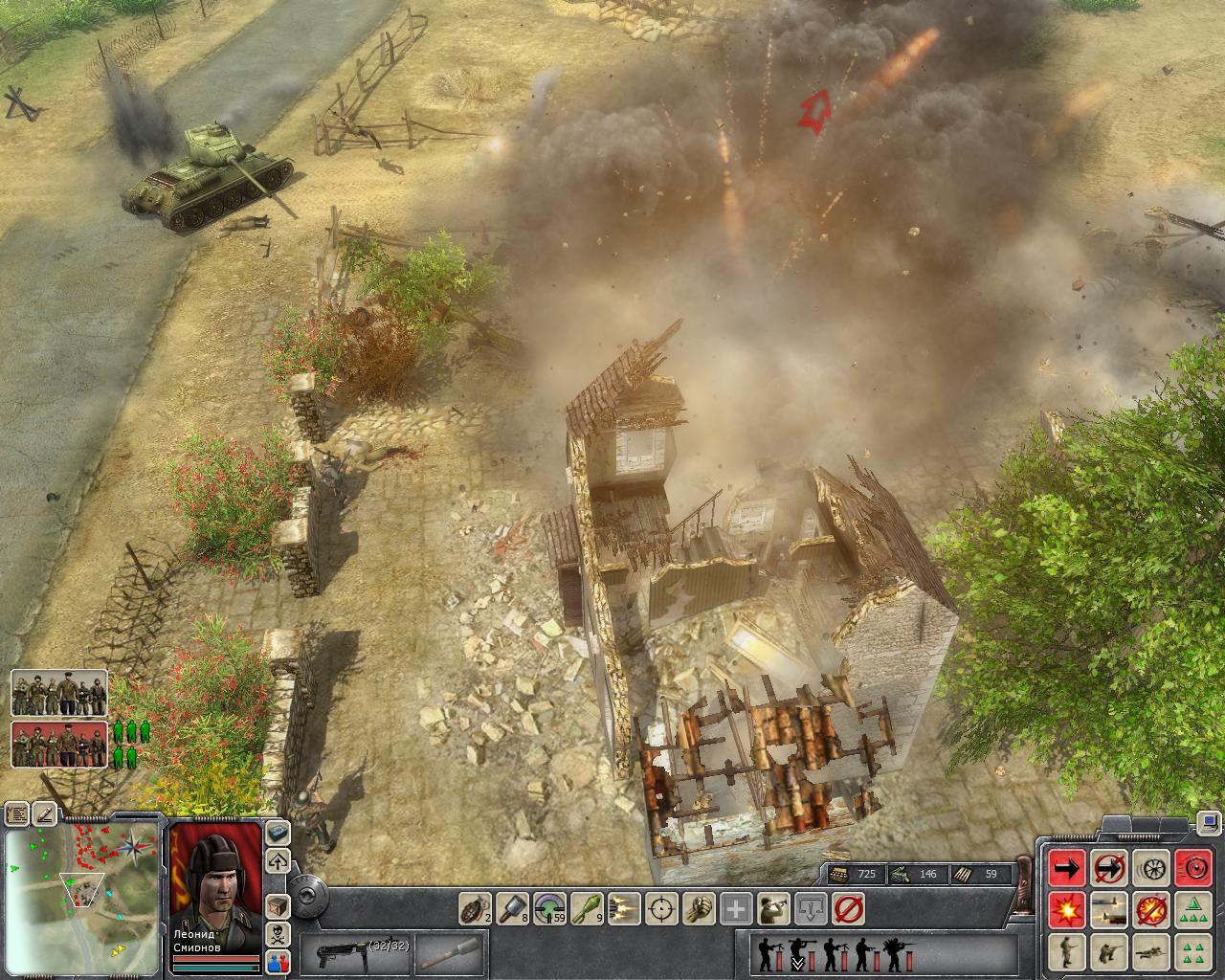Select the hand grenade item slot
The image size is (1225, 980).
tap(475, 905)
